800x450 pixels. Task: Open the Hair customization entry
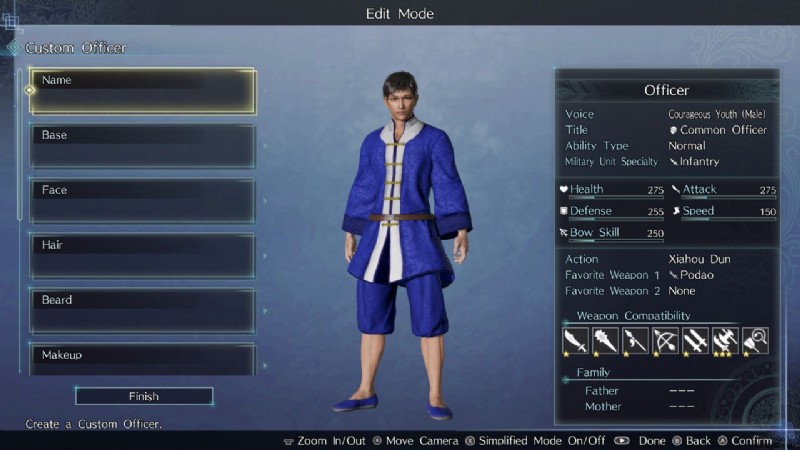(142, 256)
